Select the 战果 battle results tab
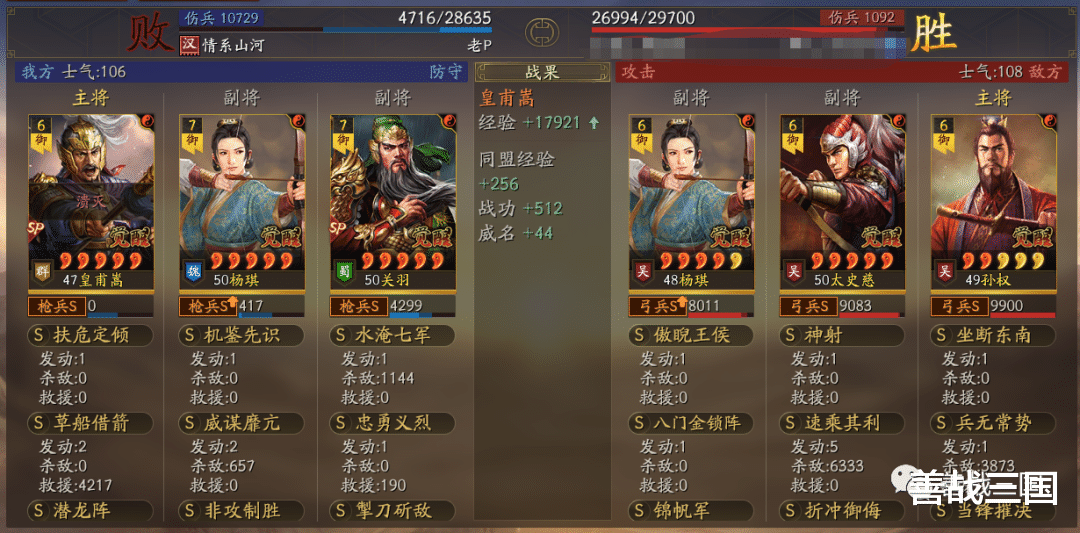The height and width of the screenshot is (533, 1080). pyautogui.click(x=541, y=72)
